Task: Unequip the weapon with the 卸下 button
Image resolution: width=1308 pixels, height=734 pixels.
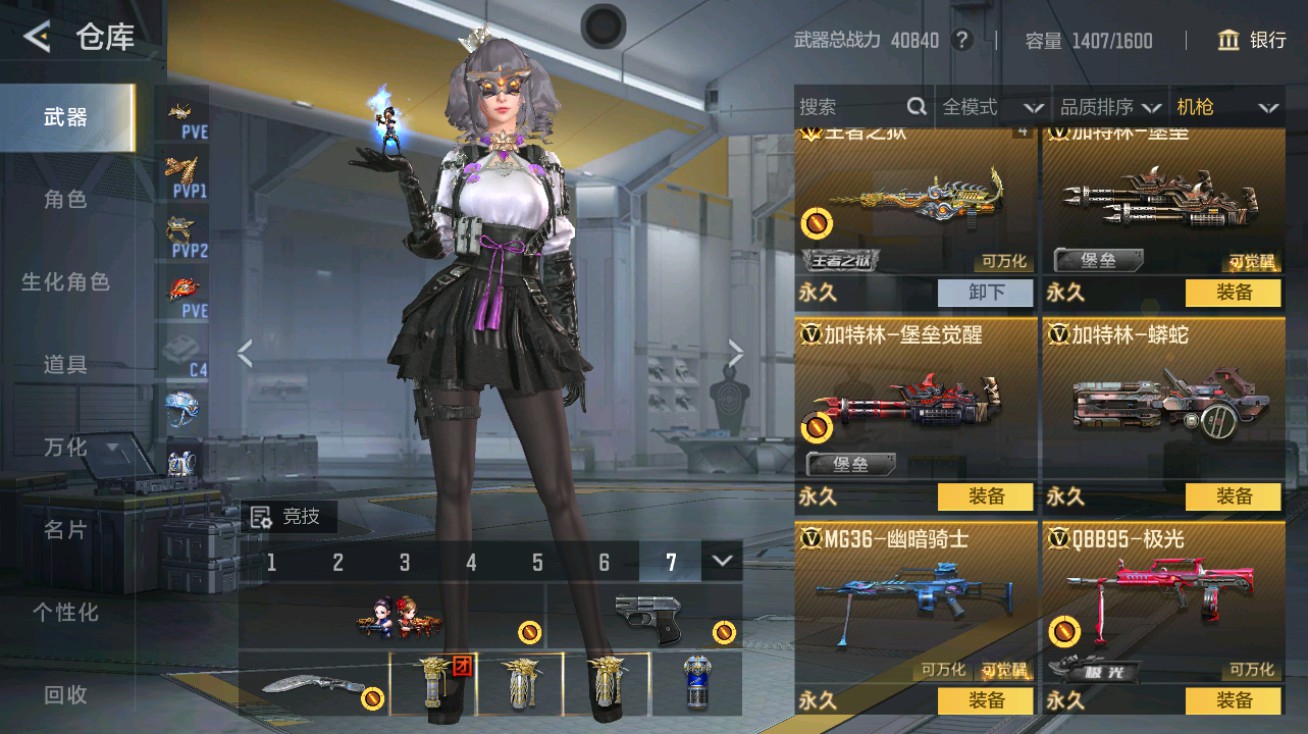Action: pyautogui.click(x=985, y=292)
